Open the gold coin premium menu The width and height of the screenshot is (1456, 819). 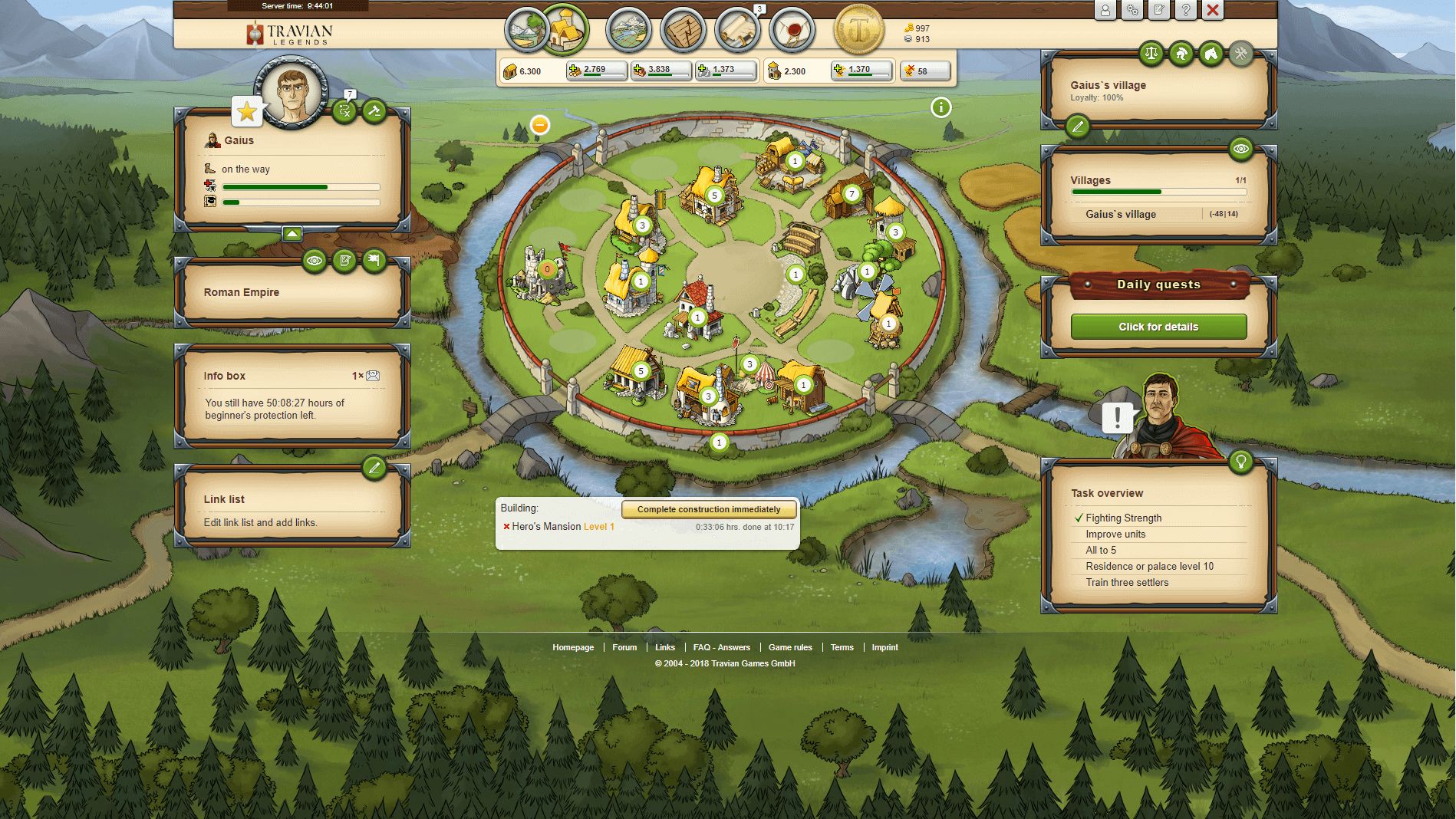[859, 29]
